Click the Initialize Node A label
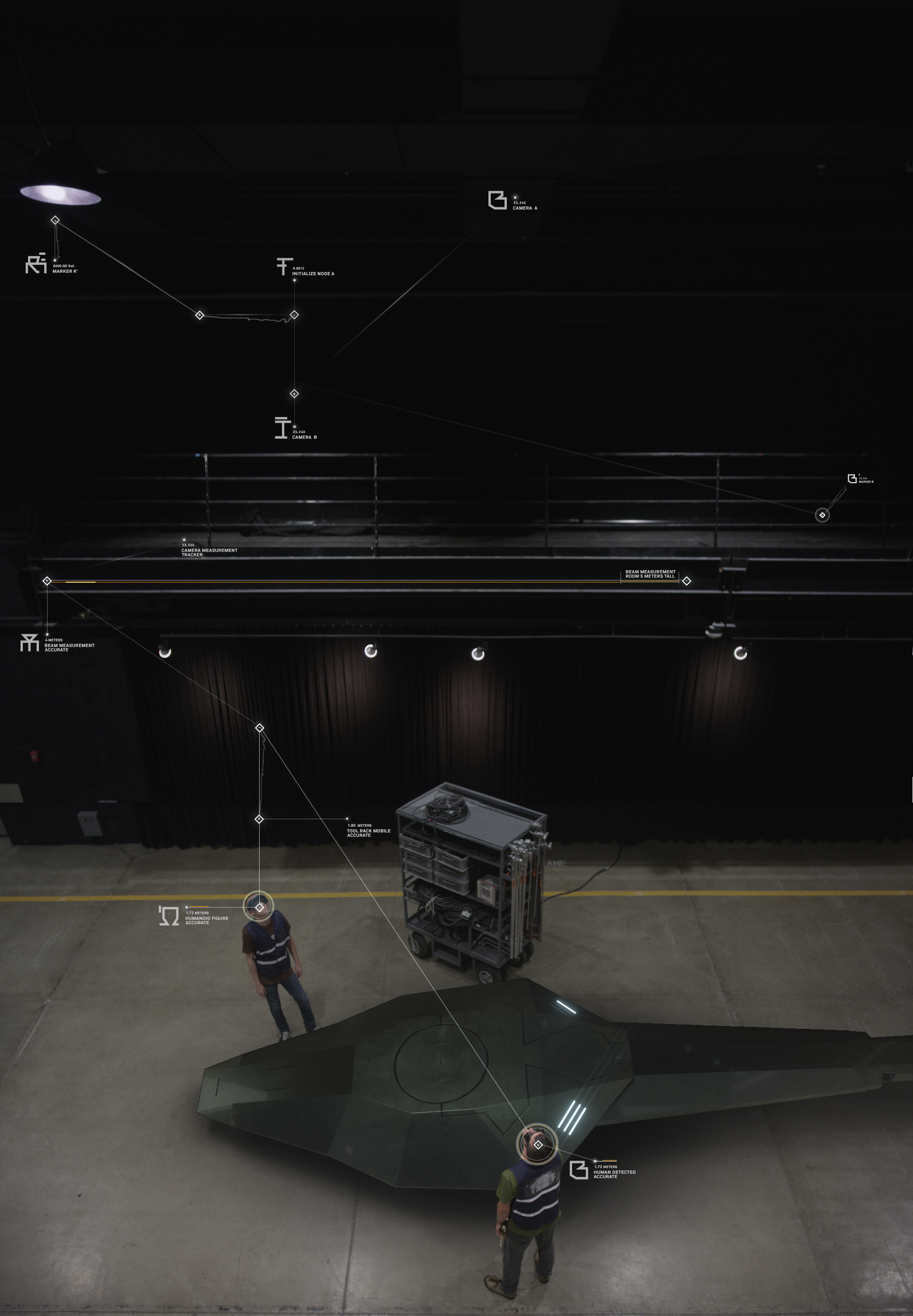 pyautogui.click(x=313, y=274)
